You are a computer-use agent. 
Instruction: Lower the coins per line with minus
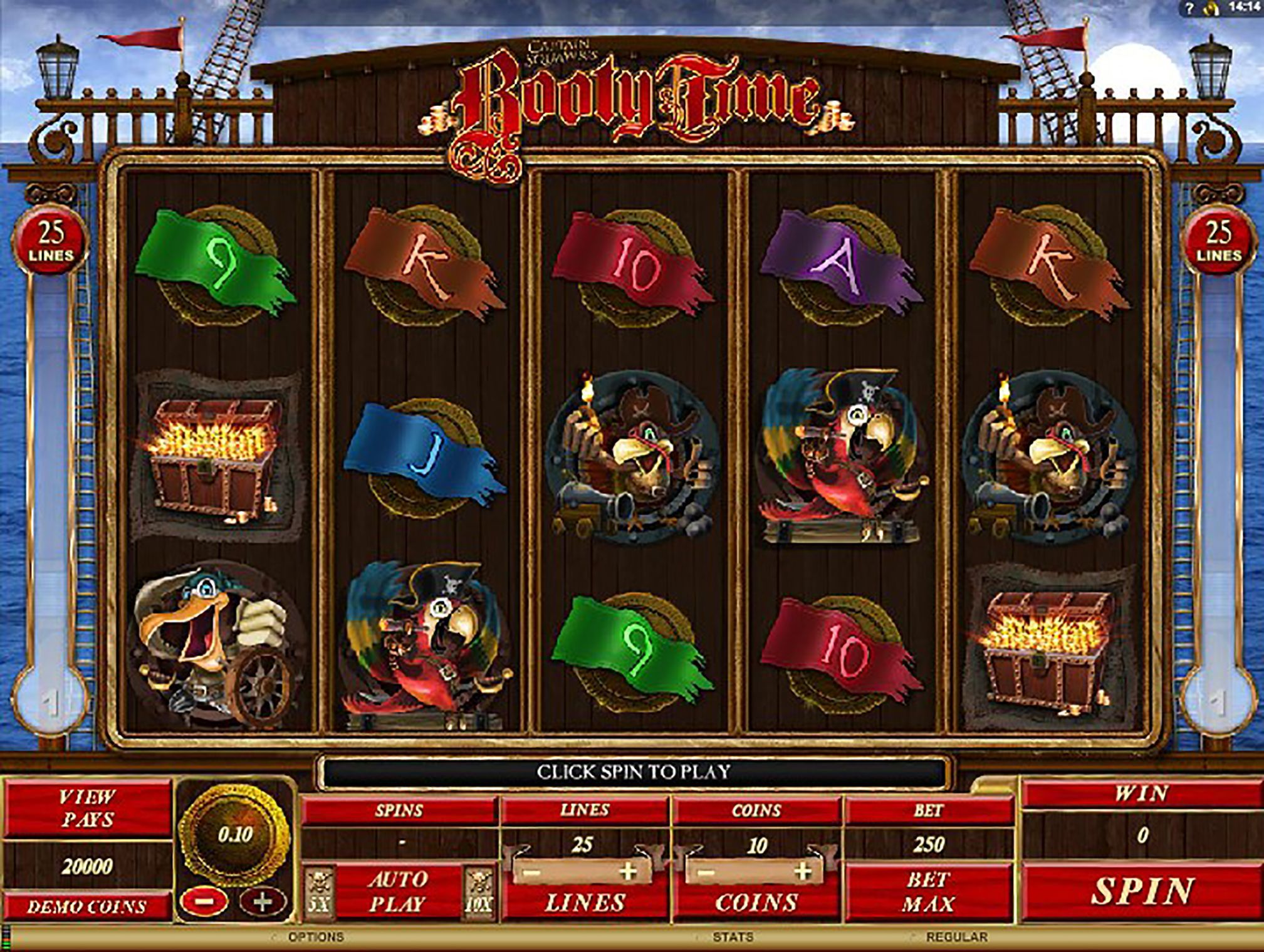(x=706, y=872)
